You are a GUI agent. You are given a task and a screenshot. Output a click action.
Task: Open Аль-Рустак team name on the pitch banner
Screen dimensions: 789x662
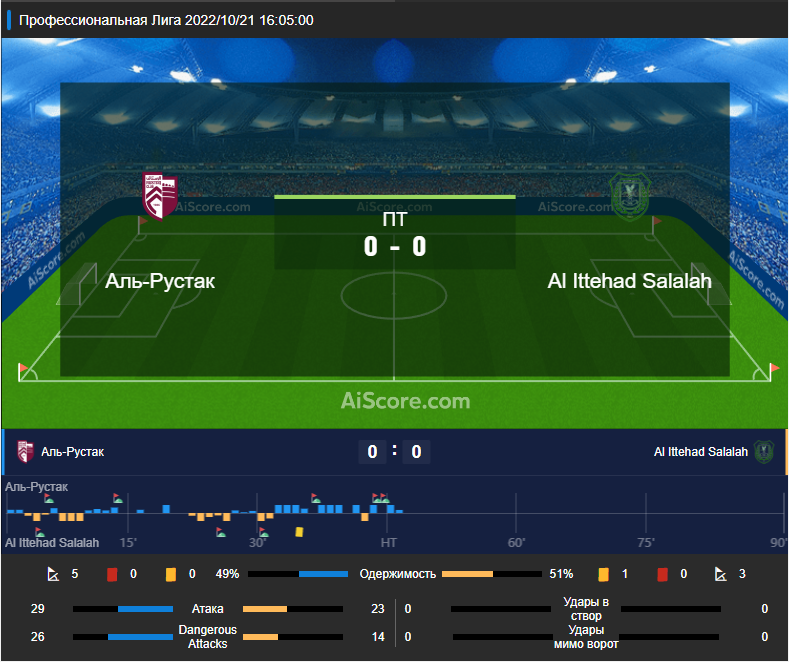point(160,281)
